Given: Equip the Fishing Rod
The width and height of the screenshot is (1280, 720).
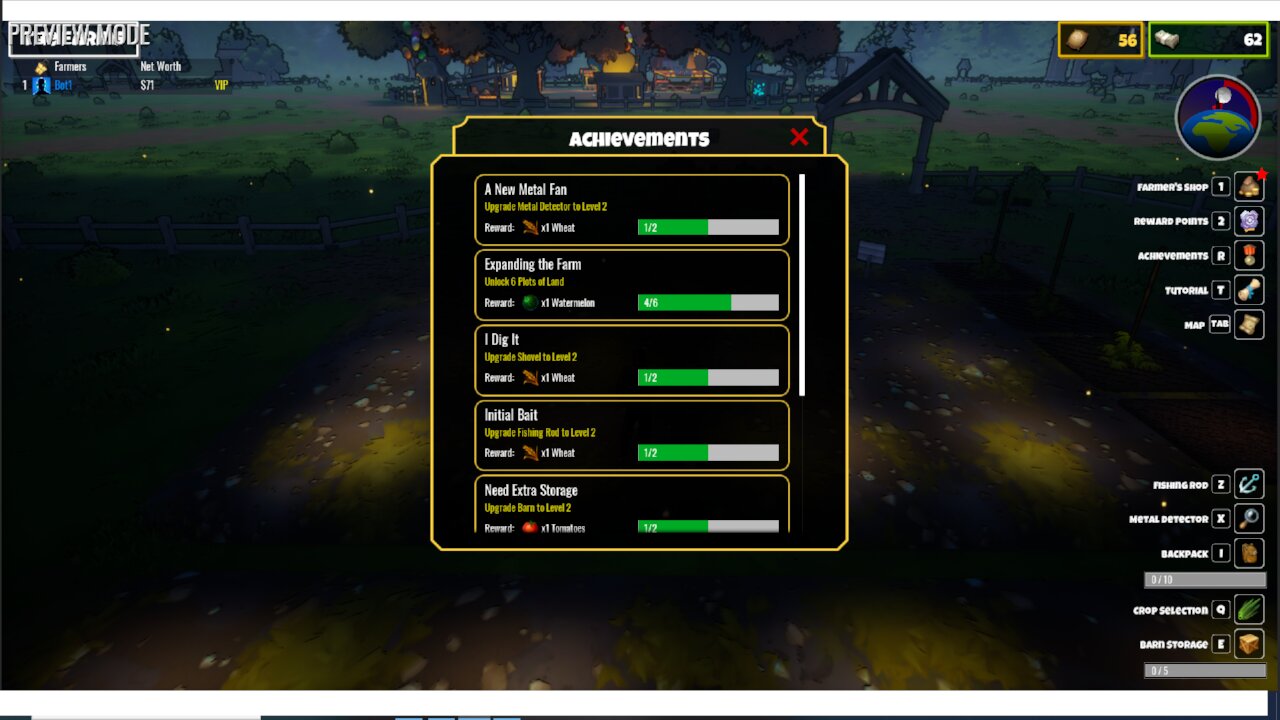Looking at the screenshot, I should [x=1249, y=485].
